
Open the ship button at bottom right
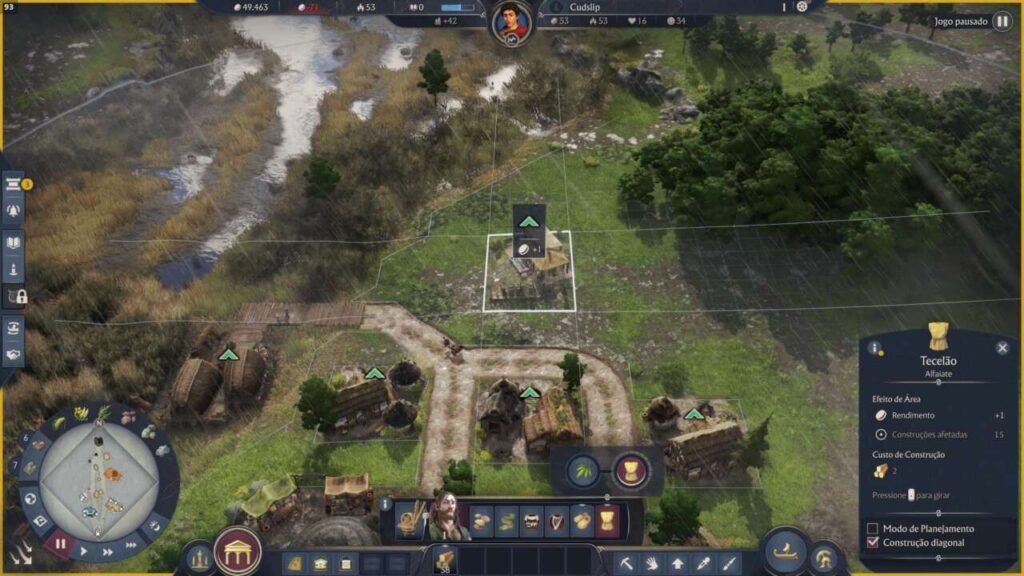(786, 549)
